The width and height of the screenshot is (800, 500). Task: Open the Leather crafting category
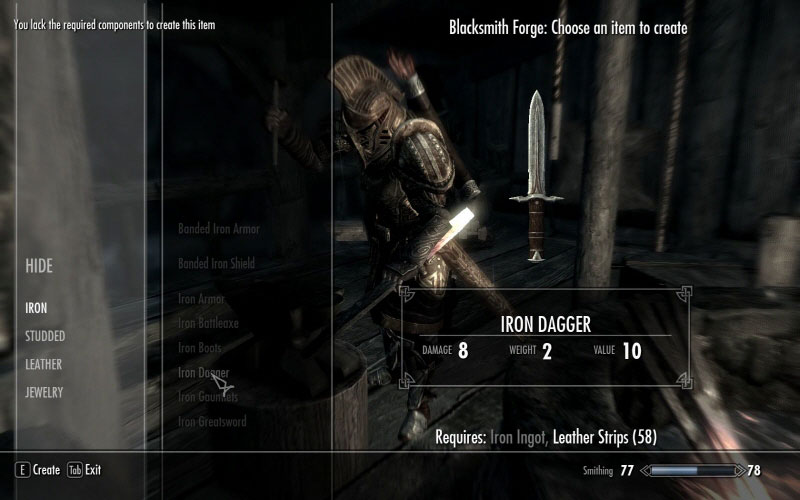pos(43,364)
